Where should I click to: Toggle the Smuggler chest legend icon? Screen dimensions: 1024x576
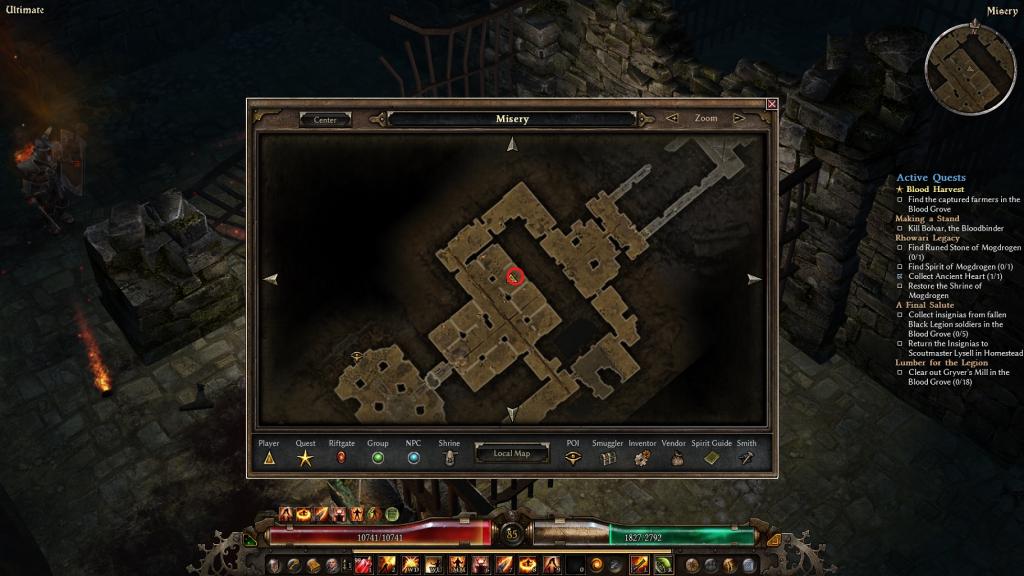pos(607,458)
